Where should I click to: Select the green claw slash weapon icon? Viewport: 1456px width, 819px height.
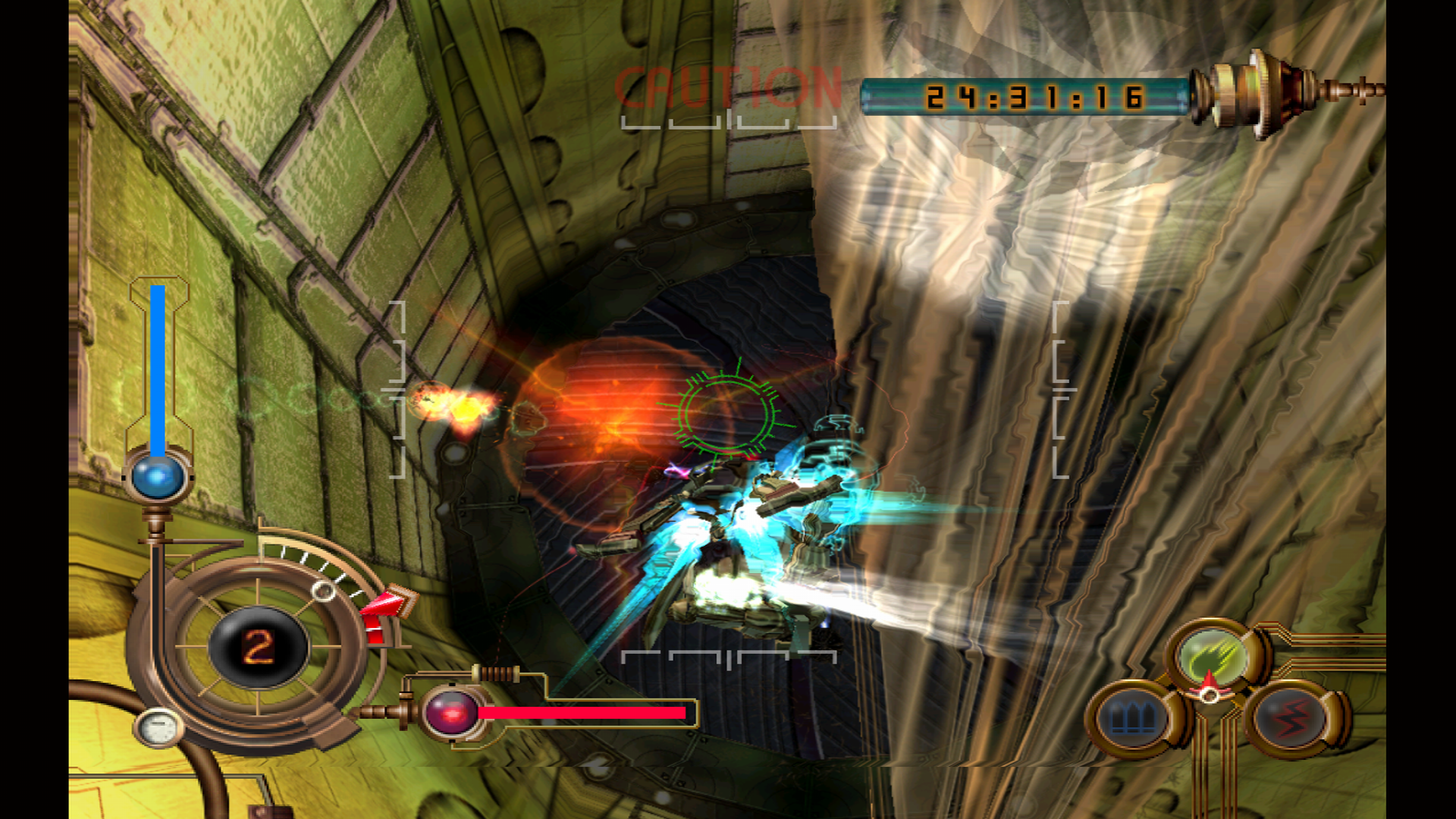click(1213, 655)
